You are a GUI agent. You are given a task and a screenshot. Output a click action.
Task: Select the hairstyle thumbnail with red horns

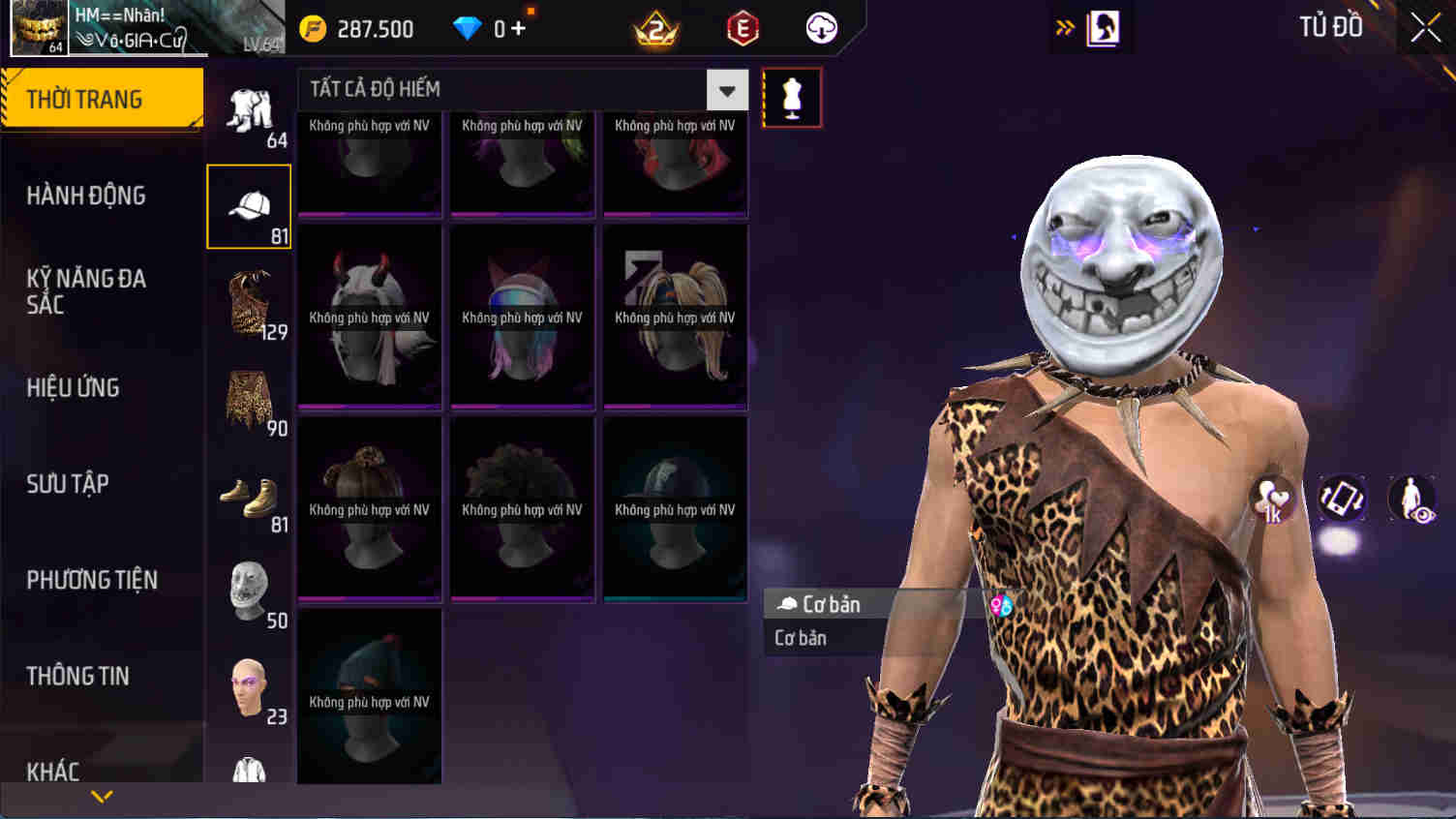(x=369, y=316)
